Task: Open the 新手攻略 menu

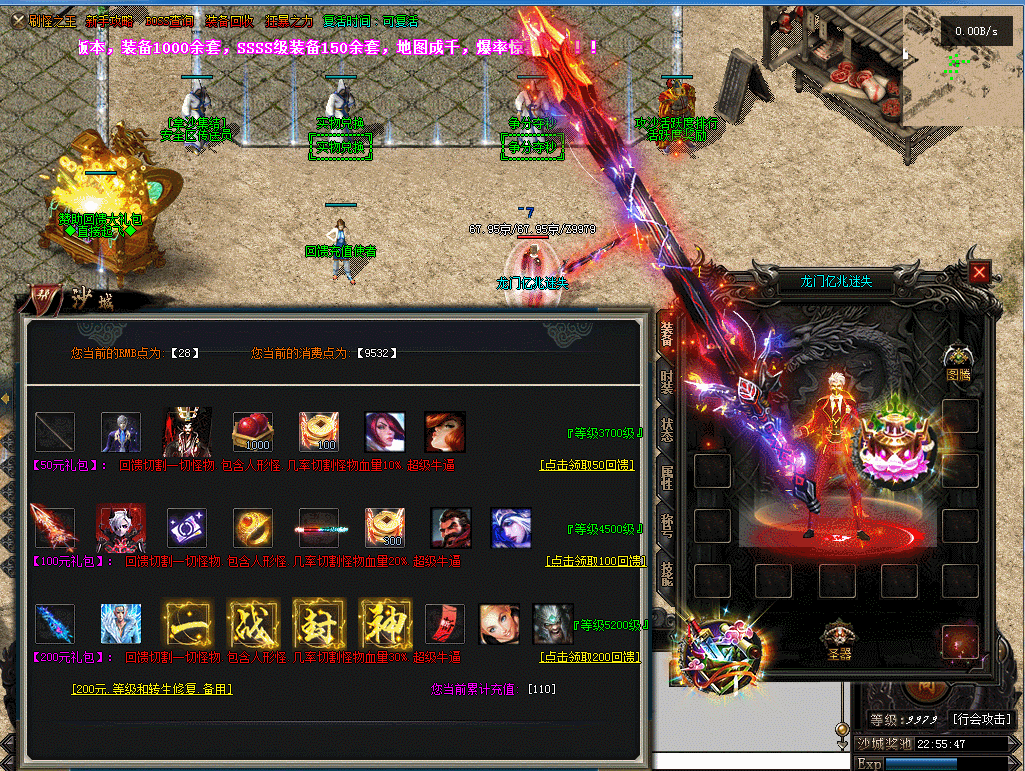Action: pos(107,21)
